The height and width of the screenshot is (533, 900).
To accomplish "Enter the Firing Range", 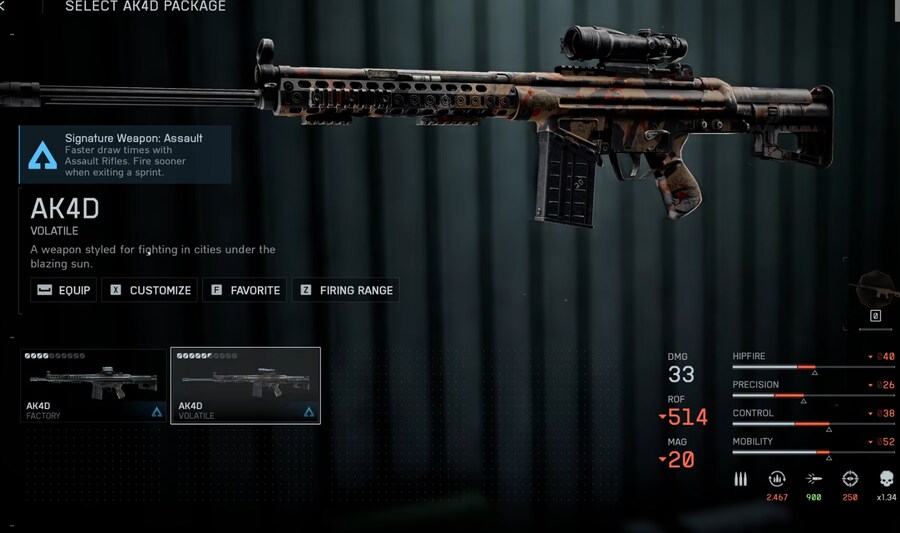I will (345, 290).
